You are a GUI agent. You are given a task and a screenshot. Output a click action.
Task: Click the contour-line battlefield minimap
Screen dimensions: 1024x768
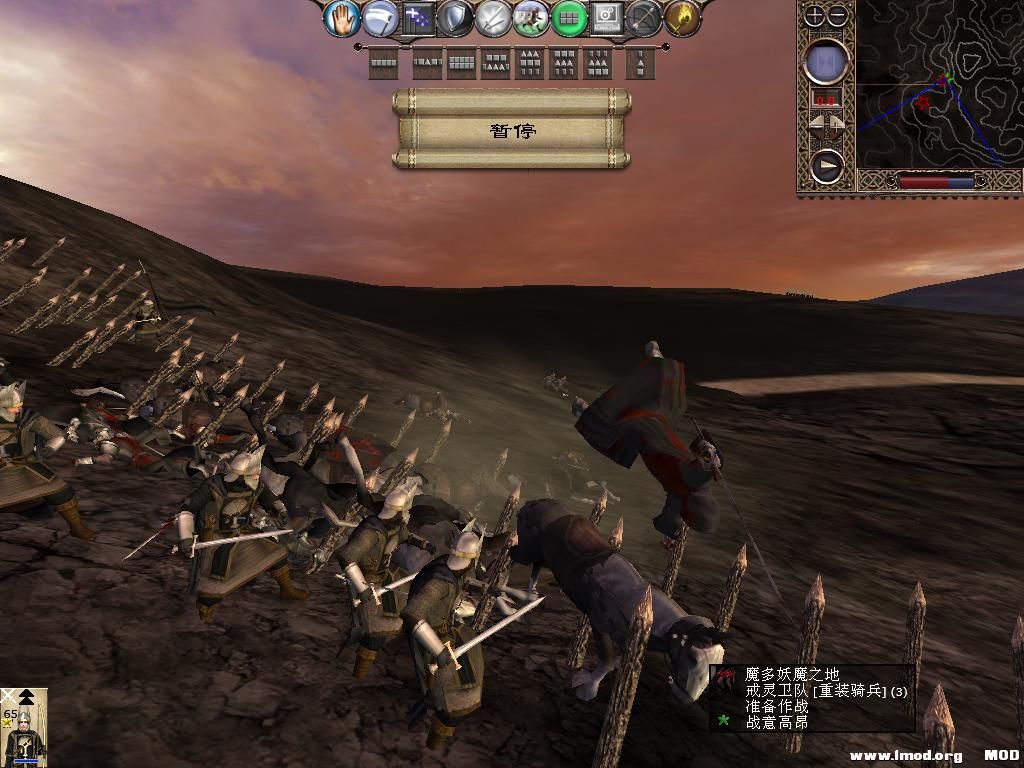938,84
